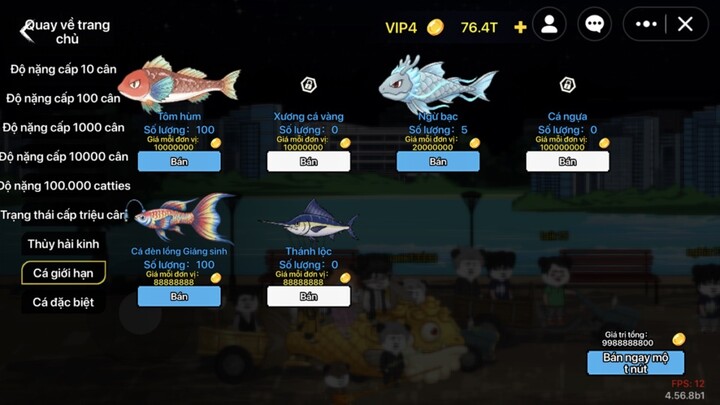The height and width of the screenshot is (405, 720).
Task: Sell the Cá đèn lồng Giáng sinh
Action: tap(179, 296)
